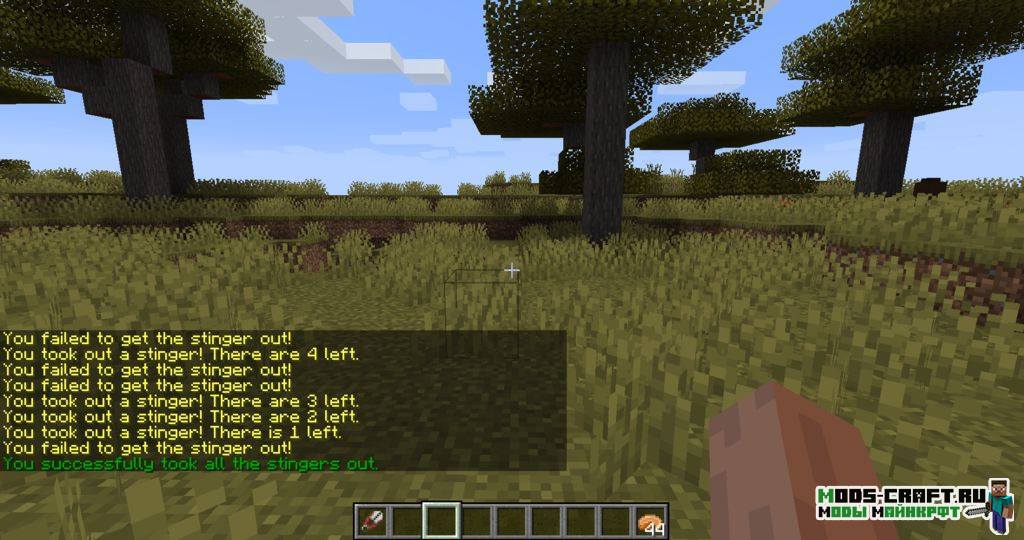Viewport: 1024px width, 540px height.
Task: Click the highlighted selected empty hotbar slot
Action: pos(441,521)
